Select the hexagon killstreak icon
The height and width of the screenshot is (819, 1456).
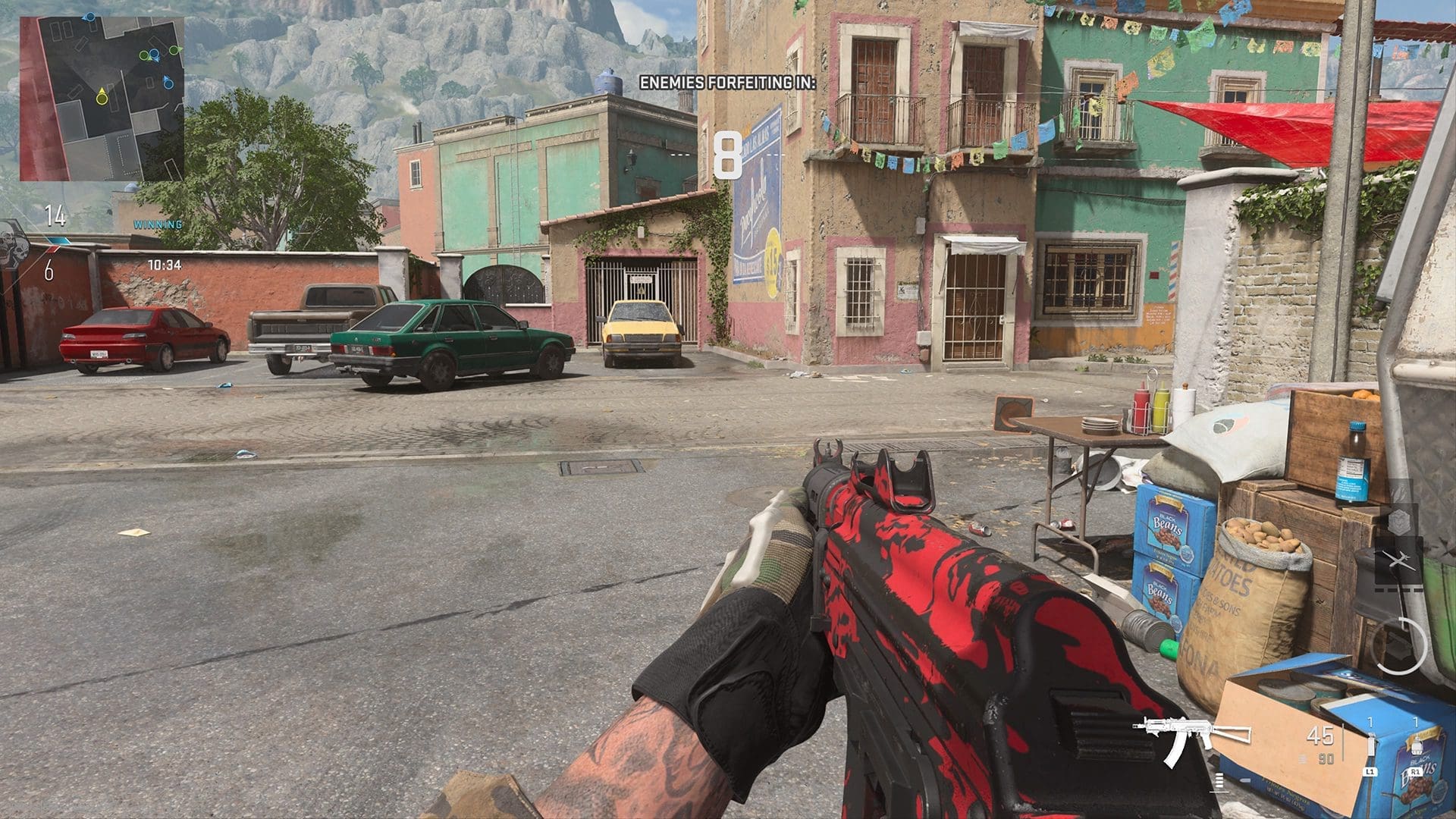(x=1399, y=522)
